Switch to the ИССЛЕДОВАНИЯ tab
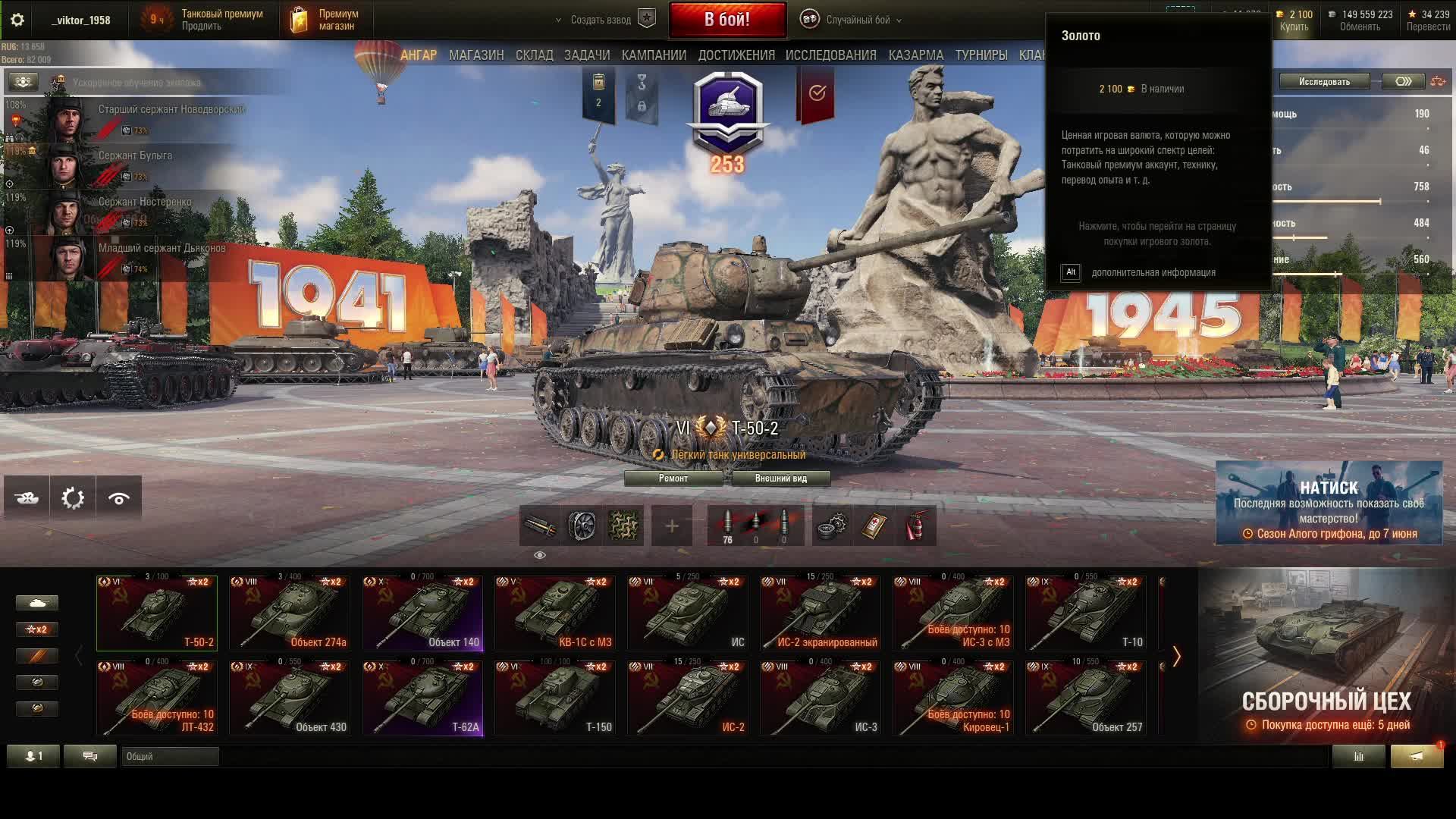 [x=830, y=55]
